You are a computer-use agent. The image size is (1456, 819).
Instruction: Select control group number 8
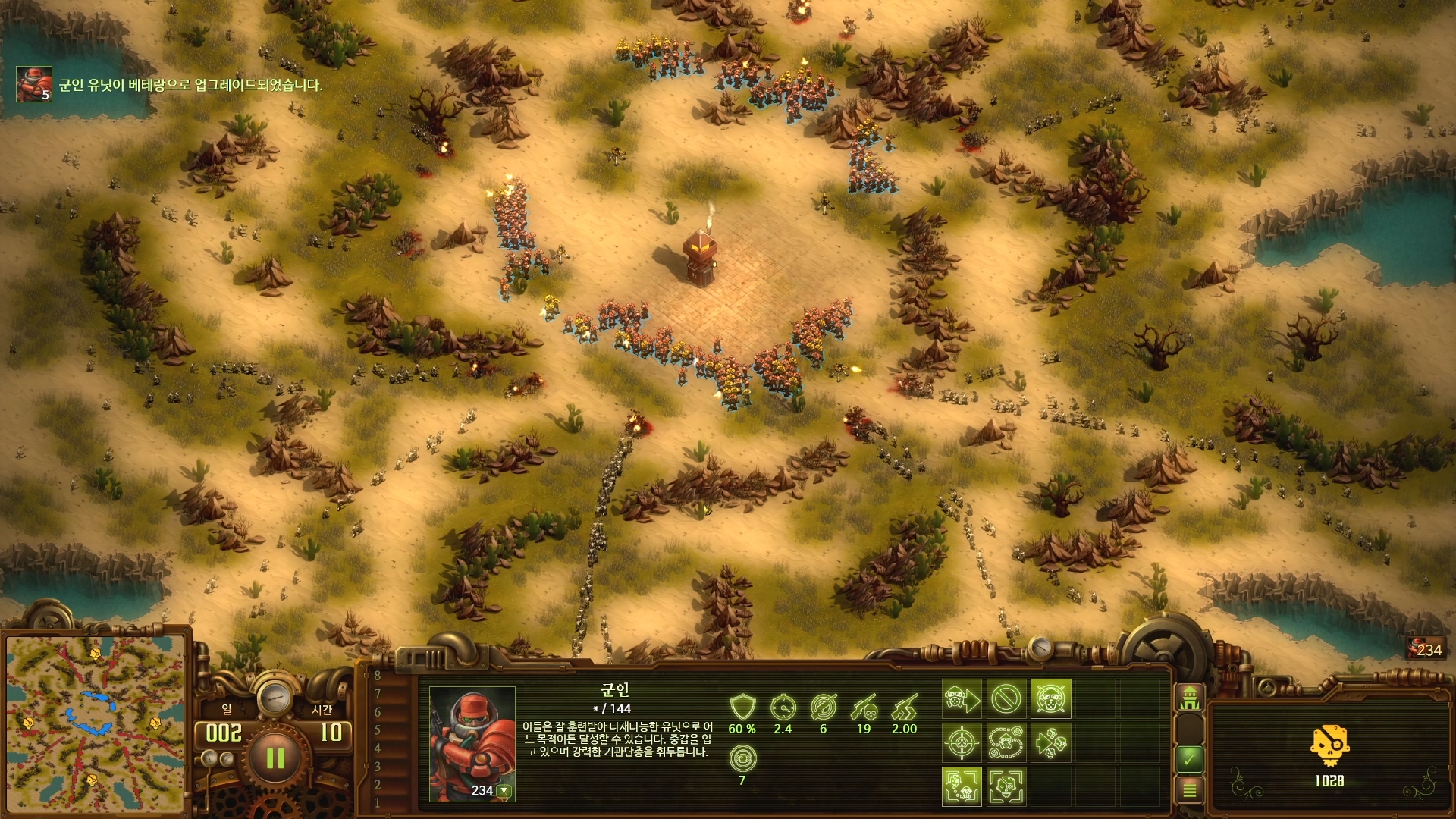click(x=378, y=676)
